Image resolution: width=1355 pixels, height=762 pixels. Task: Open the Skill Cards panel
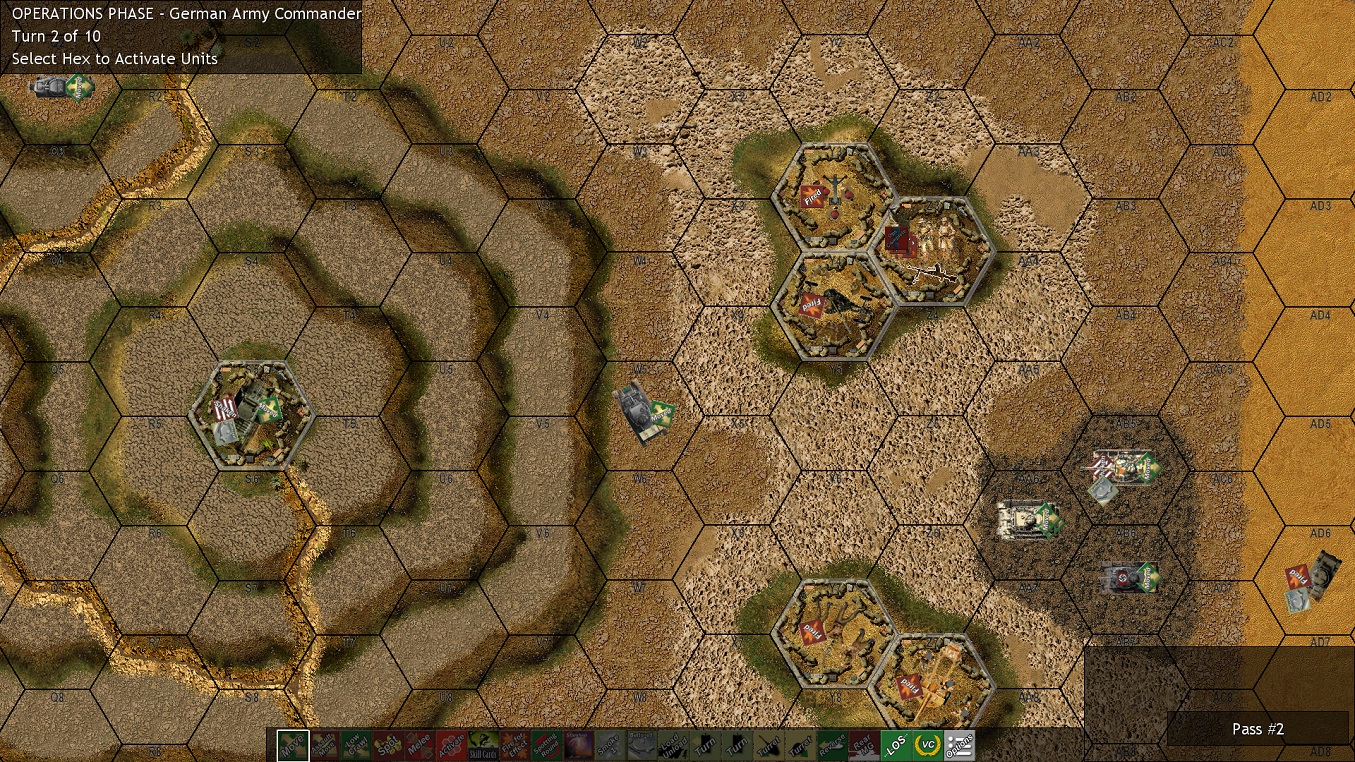click(483, 745)
